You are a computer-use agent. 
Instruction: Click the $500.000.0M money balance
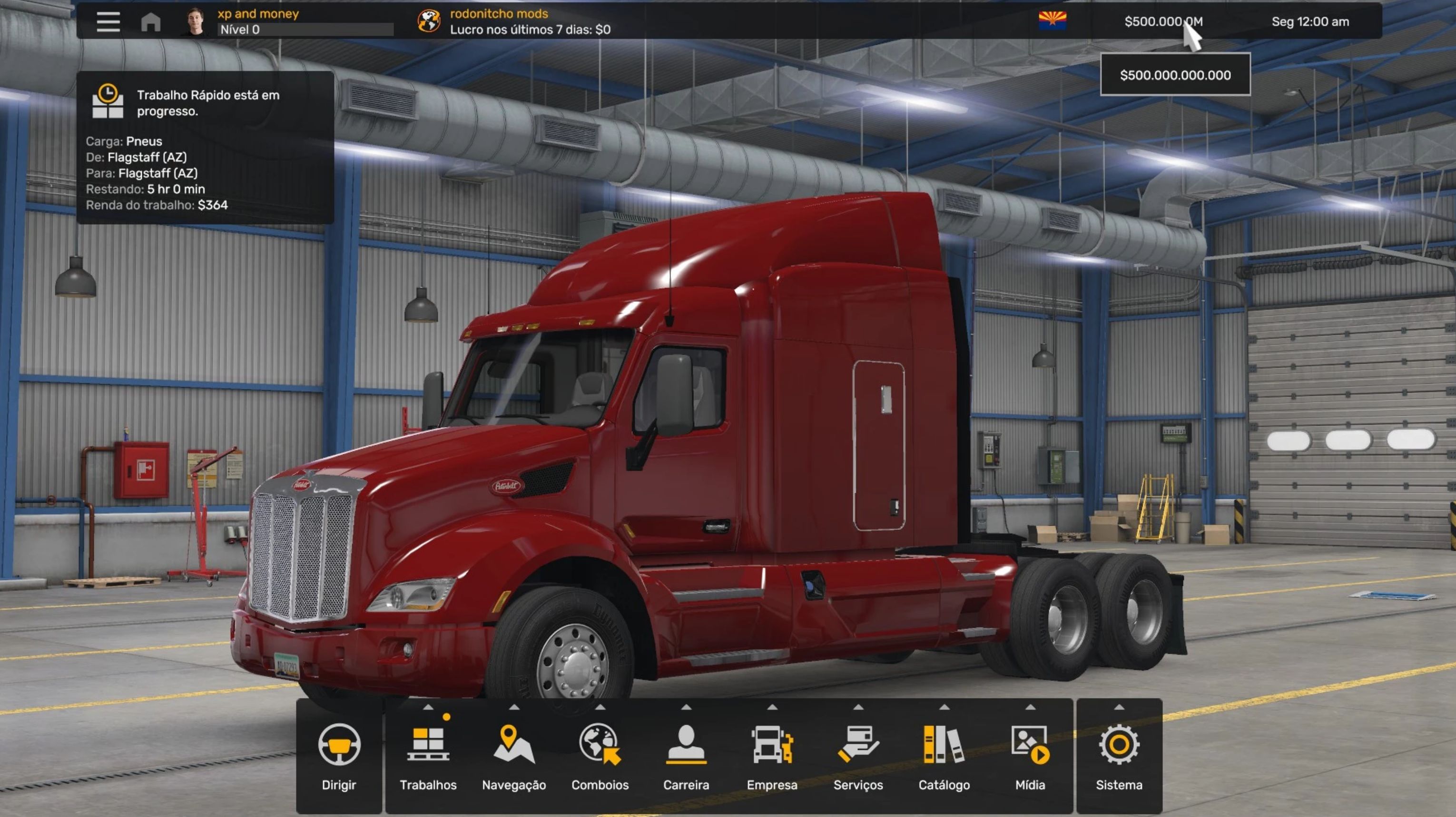pyautogui.click(x=1162, y=21)
